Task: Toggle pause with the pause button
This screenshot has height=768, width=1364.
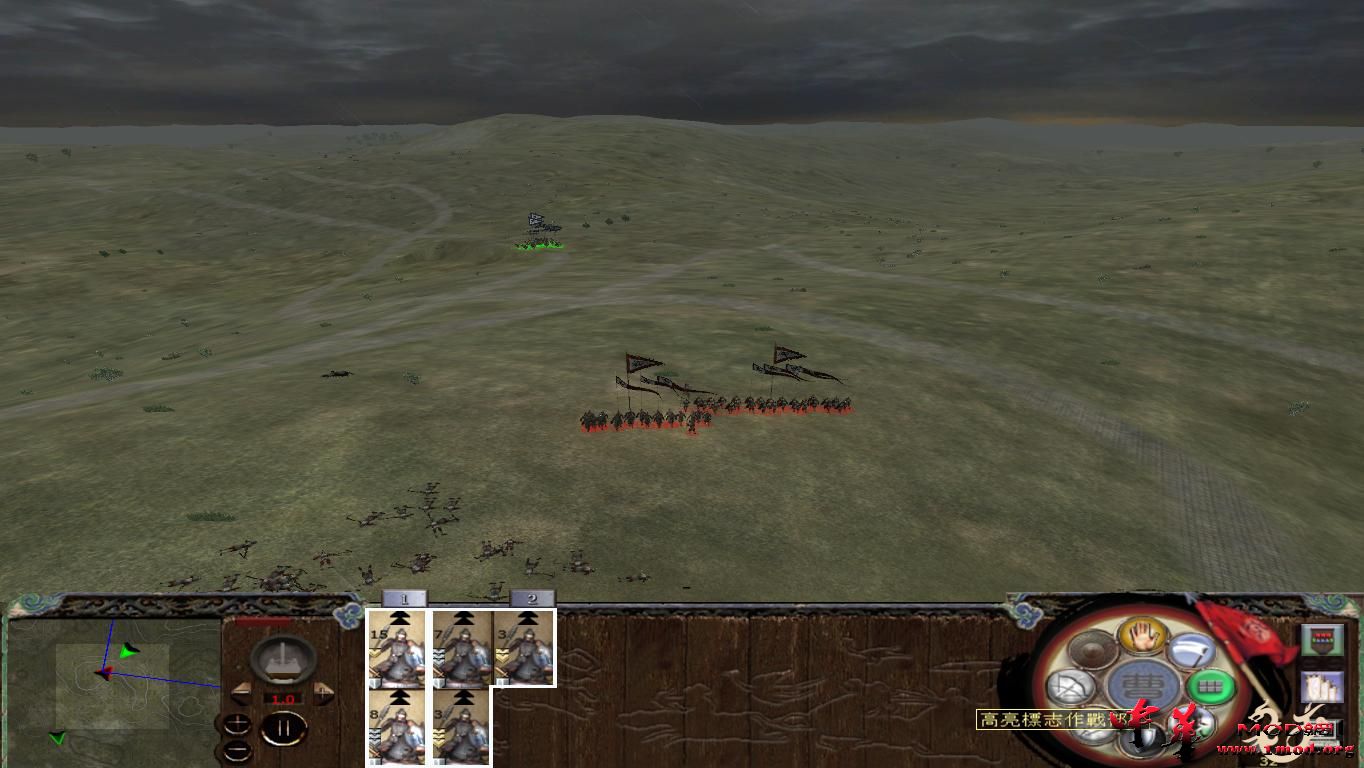Action: pyautogui.click(x=282, y=727)
